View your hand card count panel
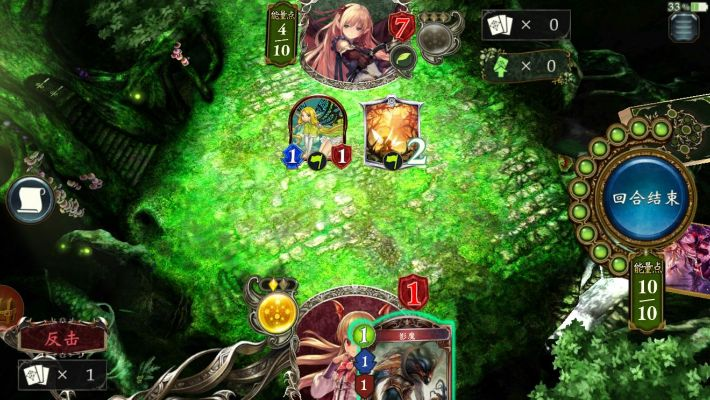 click(x=62, y=375)
